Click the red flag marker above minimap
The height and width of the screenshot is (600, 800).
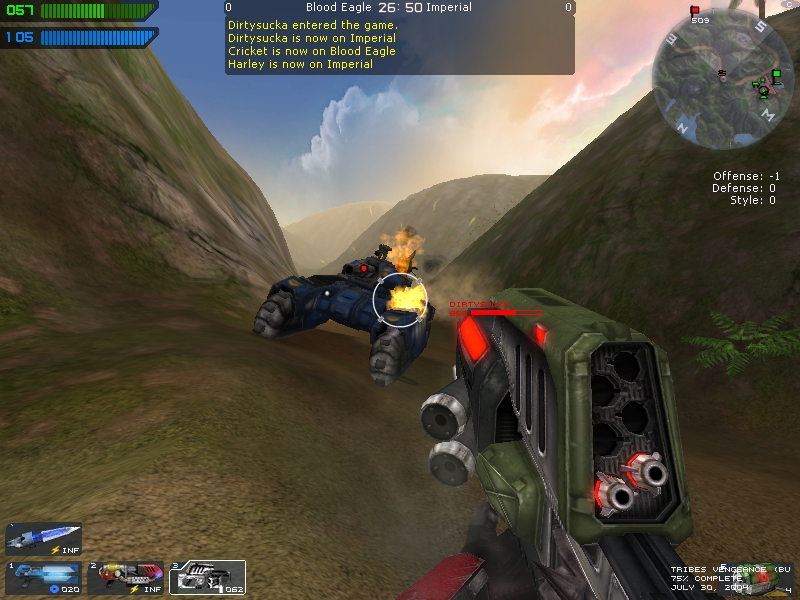click(695, 11)
